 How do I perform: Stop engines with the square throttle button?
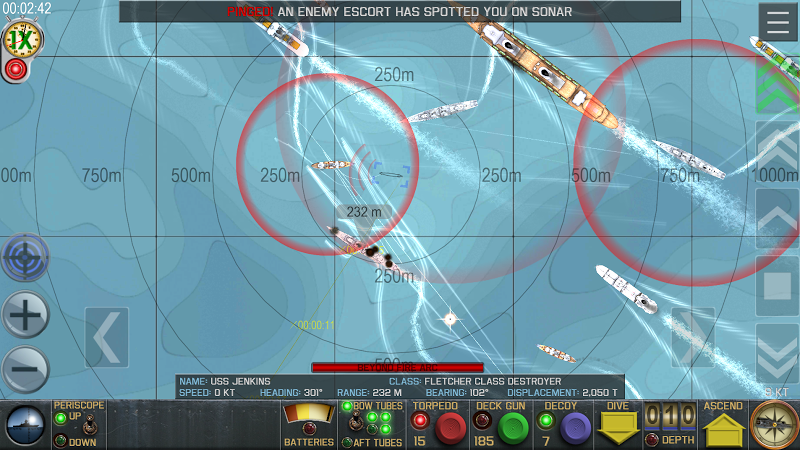(777, 286)
